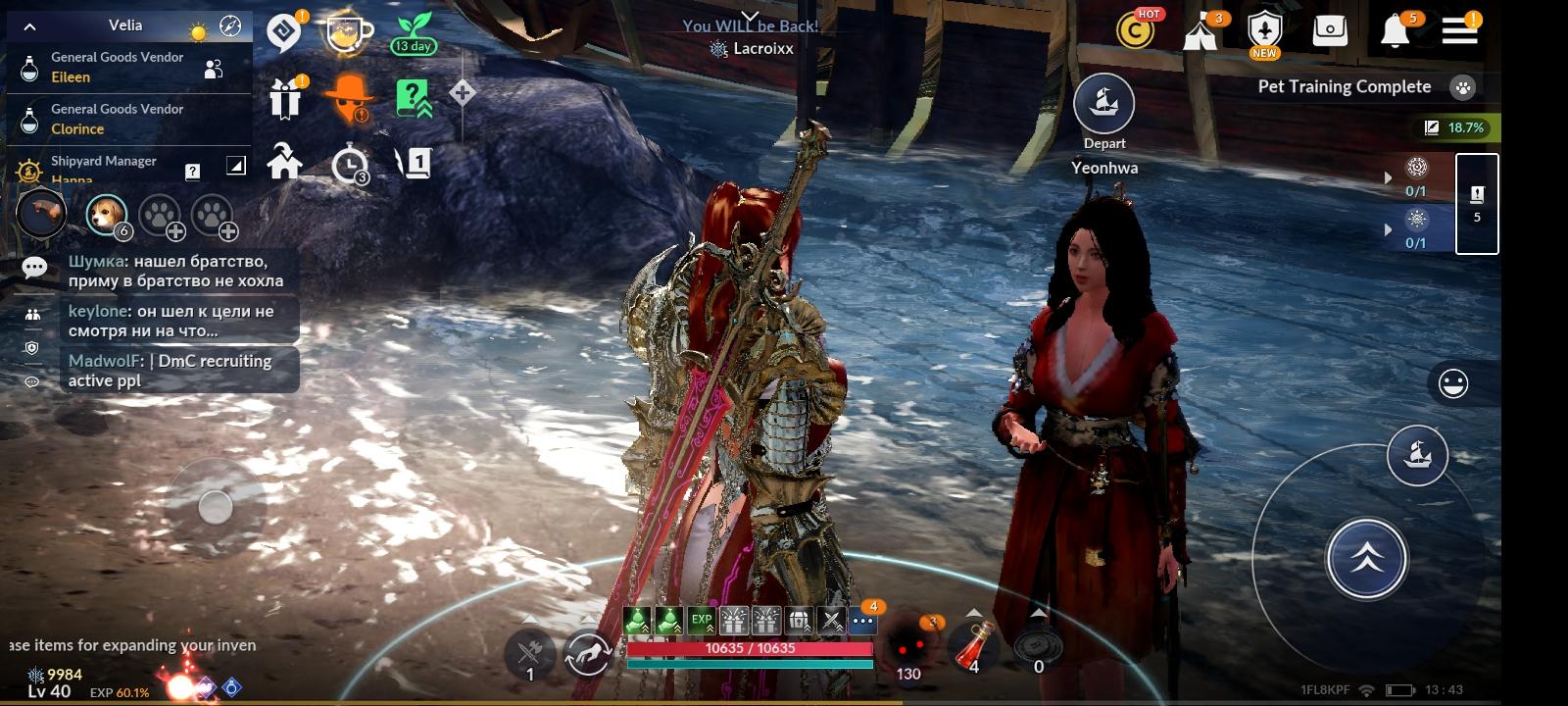Select the crossed swords combat skill icon
The height and width of the screenshot is (706, 1568).
tap(833, 621)
